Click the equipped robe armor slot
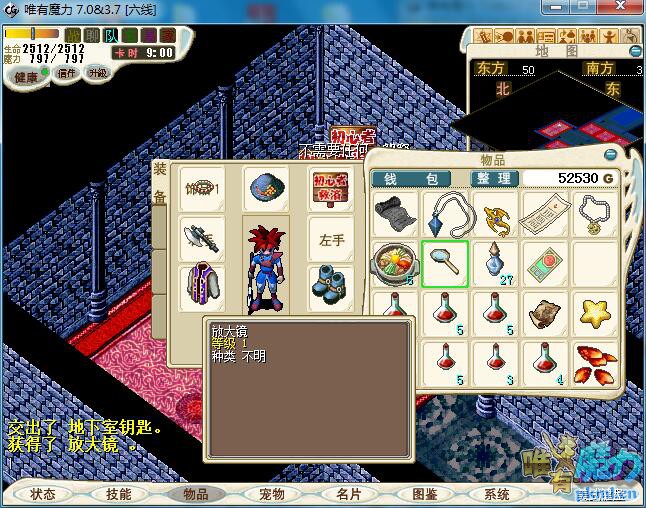This screenshot has width=646, height=508. pyautogui.click(x=201, y=285)
